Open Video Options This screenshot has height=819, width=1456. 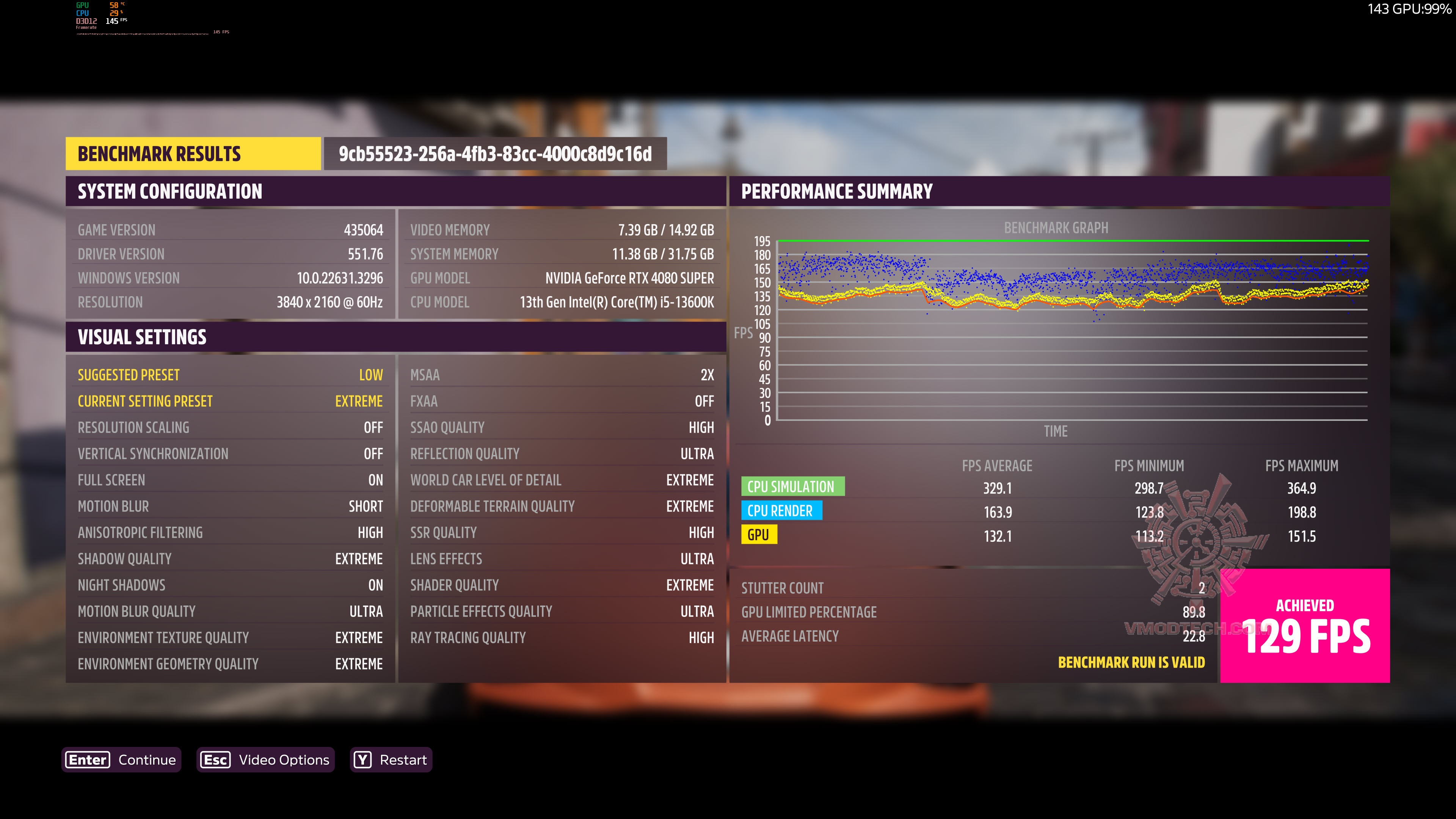tap(266, 759)
